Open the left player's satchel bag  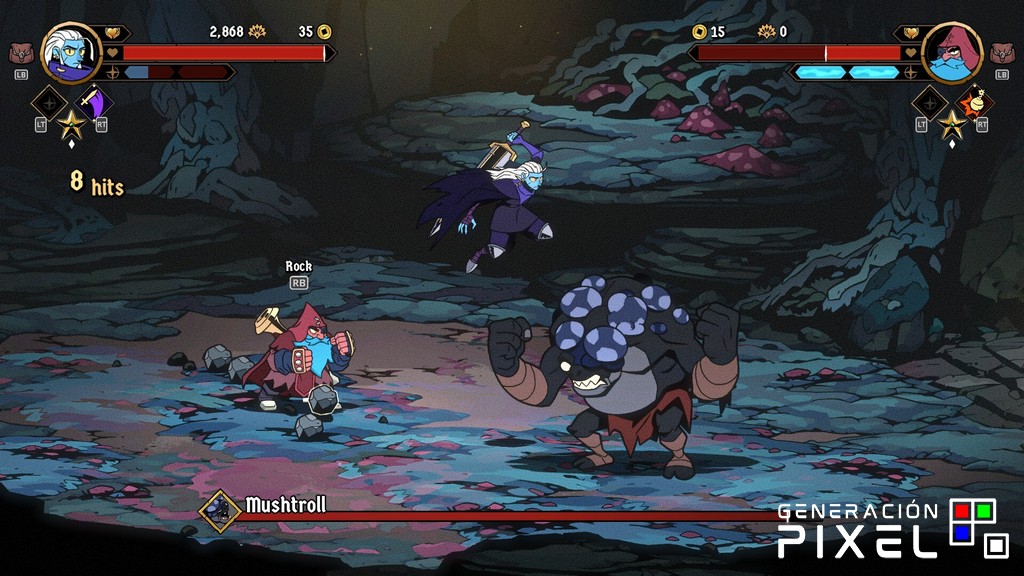(x=21, y=53)
